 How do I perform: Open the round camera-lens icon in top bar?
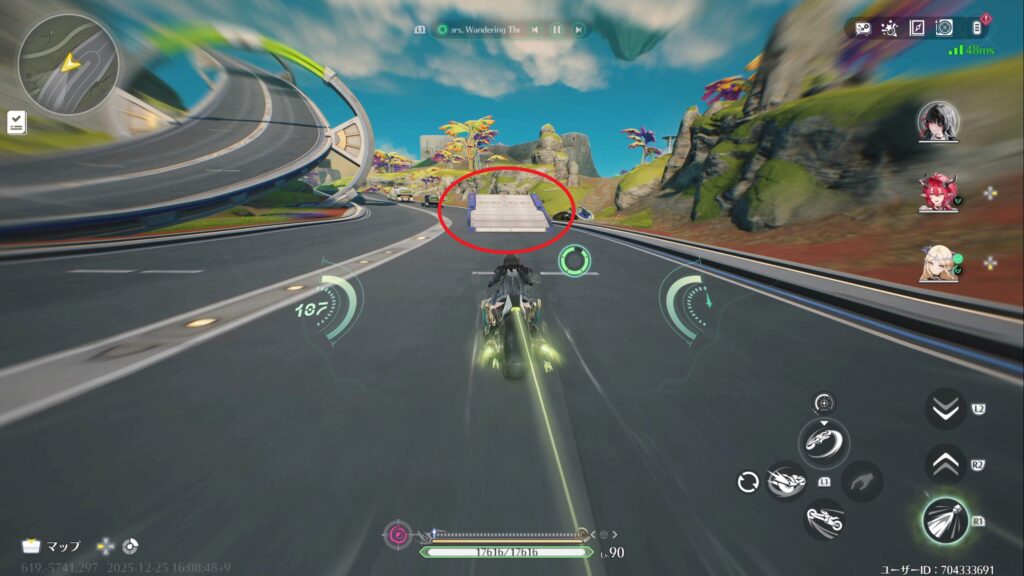tap(943, 28)
